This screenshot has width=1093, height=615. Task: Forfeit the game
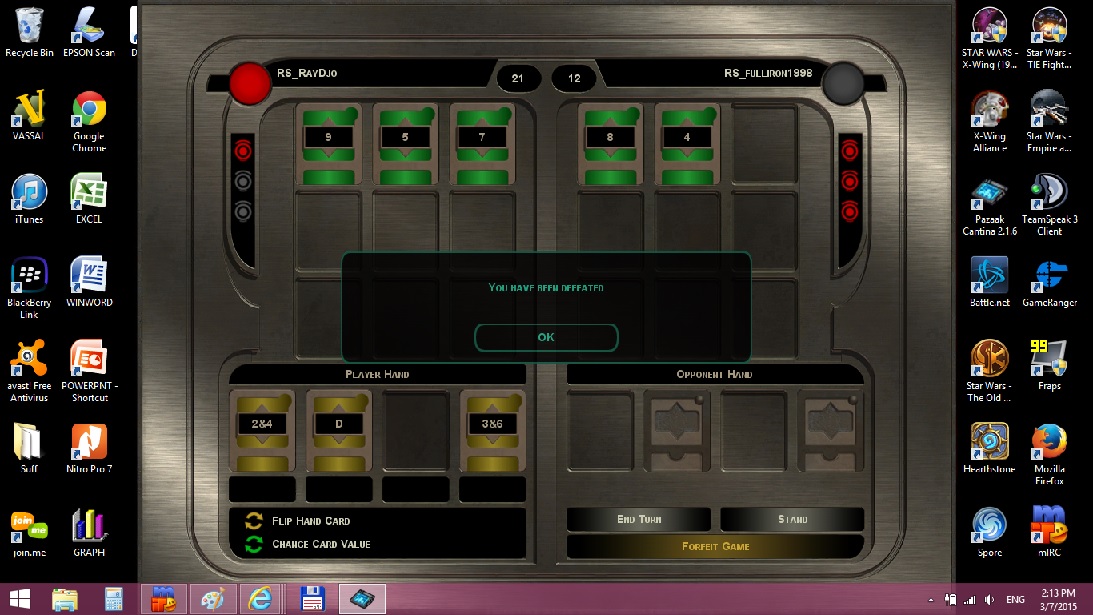point(715,546)
